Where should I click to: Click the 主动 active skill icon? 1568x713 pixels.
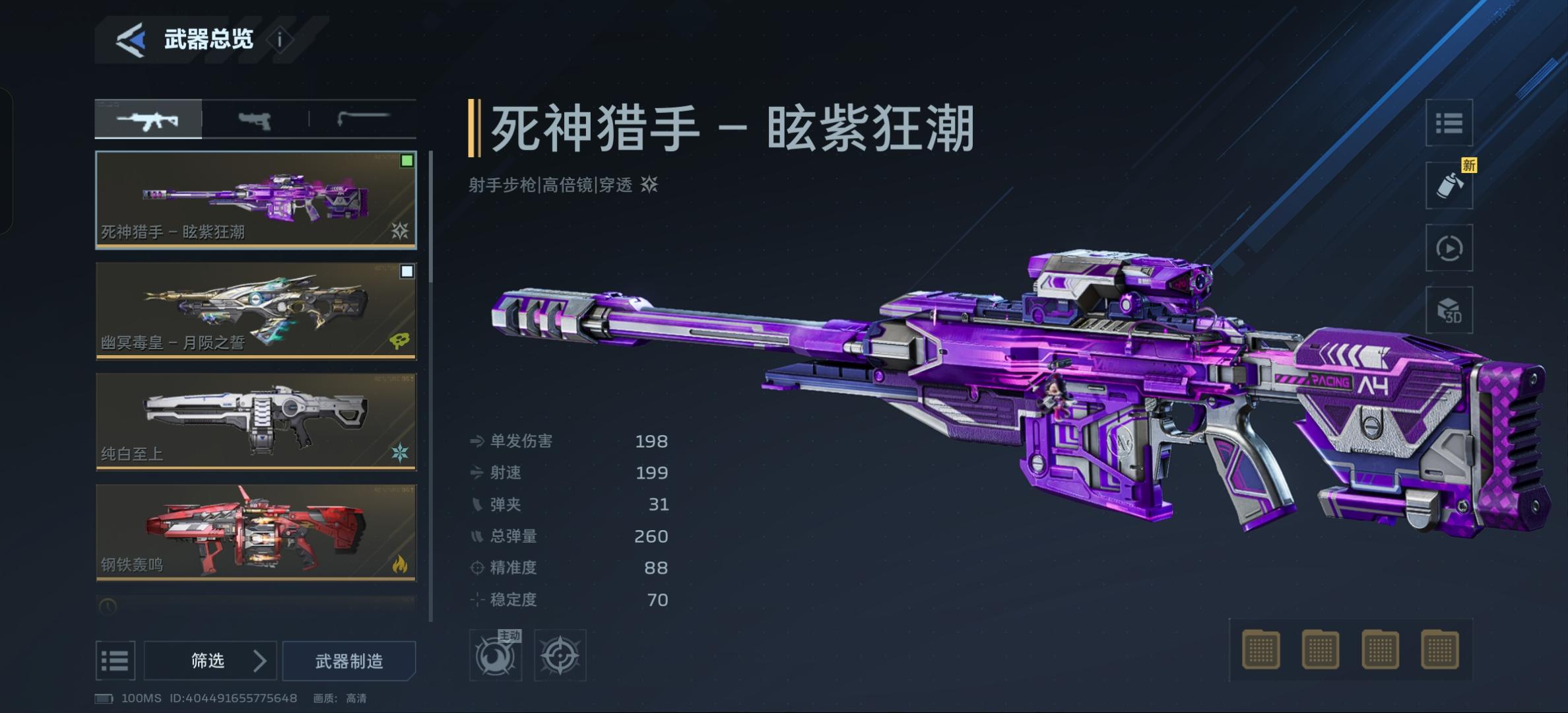pyautogui.click(x=495, y=654)
